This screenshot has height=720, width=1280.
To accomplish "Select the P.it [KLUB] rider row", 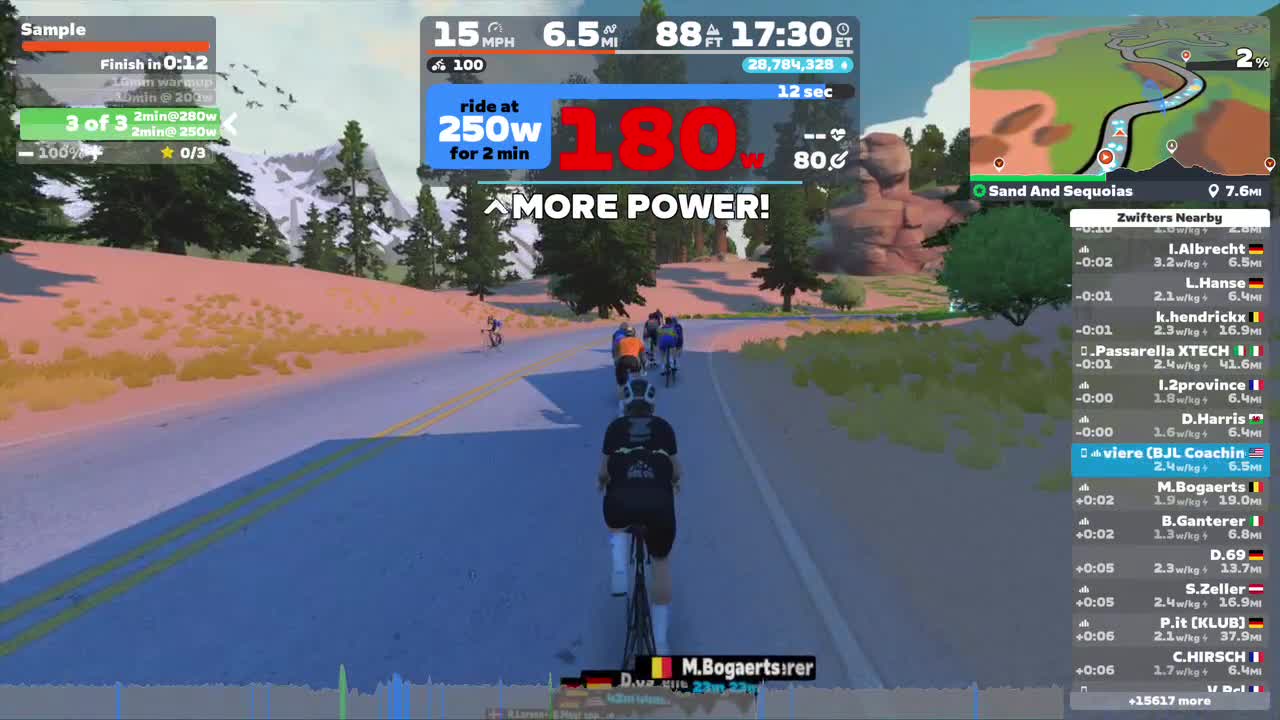I will coord(1169,630).
